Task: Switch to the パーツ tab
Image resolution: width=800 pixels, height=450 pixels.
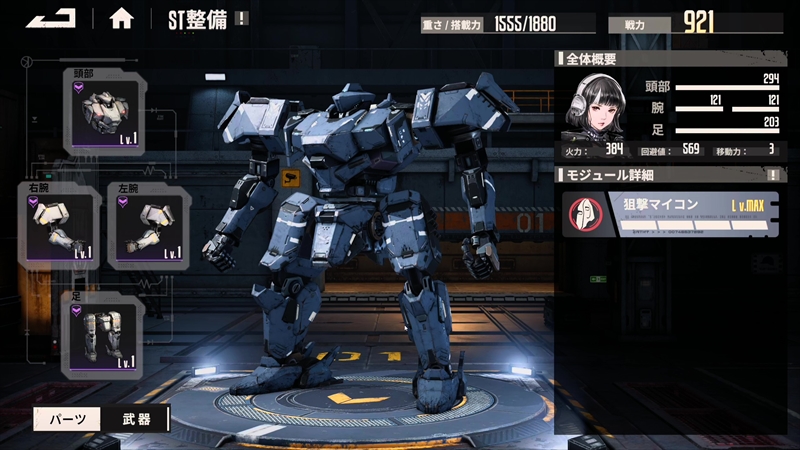Action: coord(66,419)
